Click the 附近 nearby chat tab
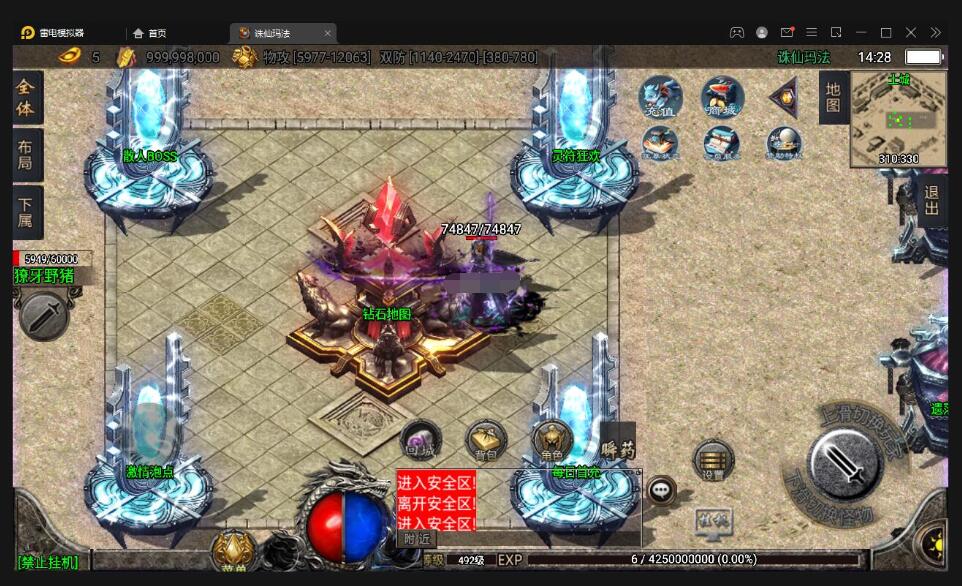Screen dimensions: 962x586 [x=415, y=538]
